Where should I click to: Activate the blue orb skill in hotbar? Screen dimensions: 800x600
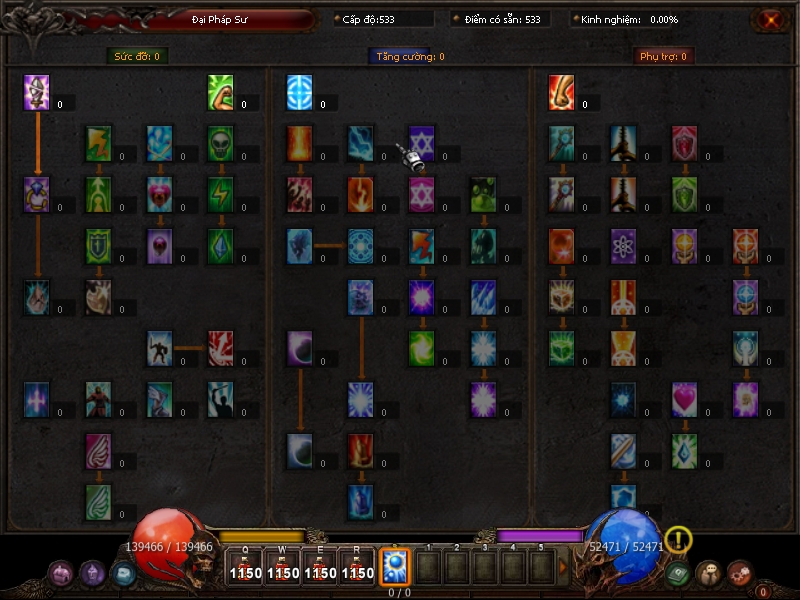(x=394, y=567)
